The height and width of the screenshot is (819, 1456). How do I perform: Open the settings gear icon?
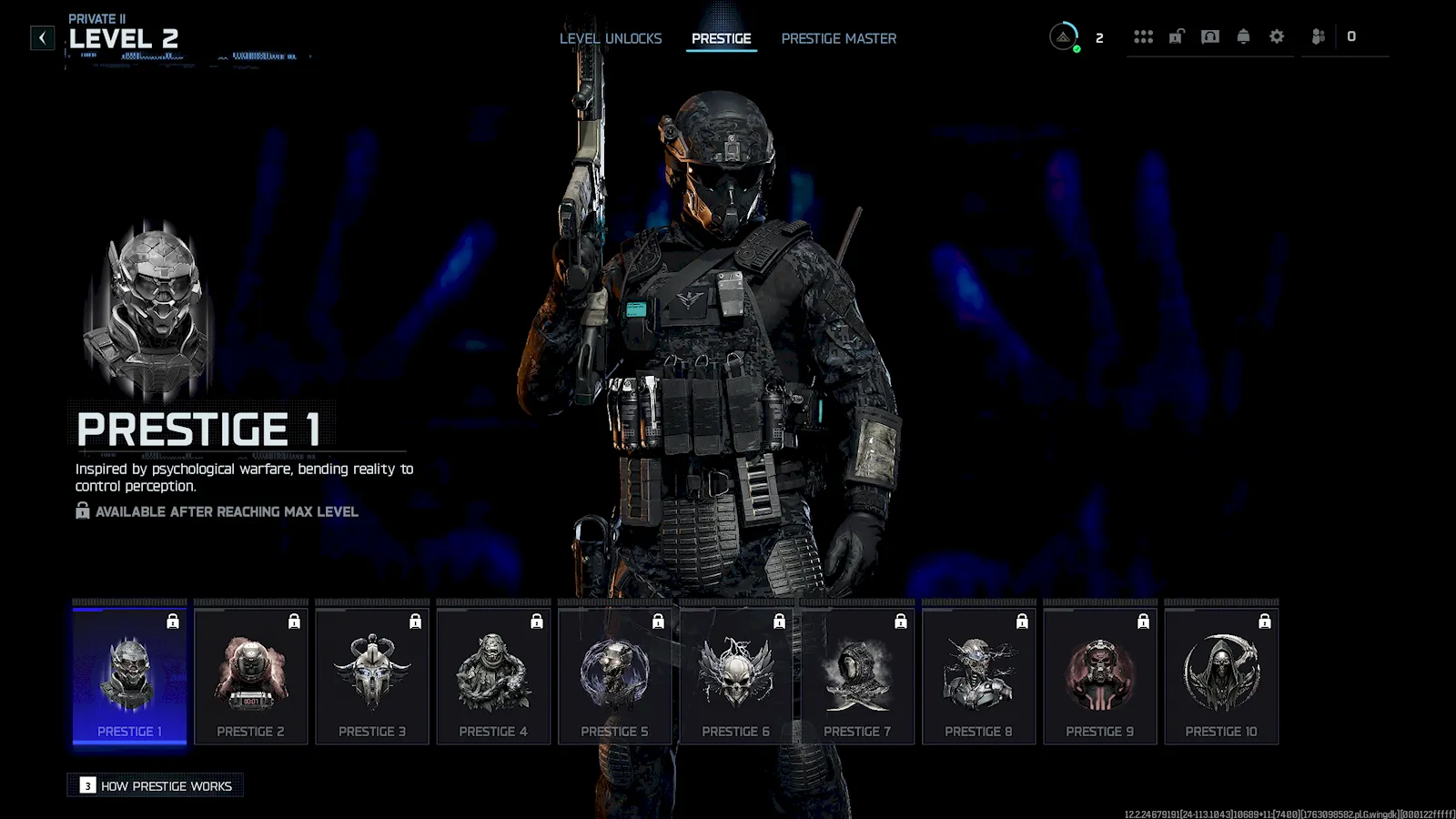pos(1277,36)
